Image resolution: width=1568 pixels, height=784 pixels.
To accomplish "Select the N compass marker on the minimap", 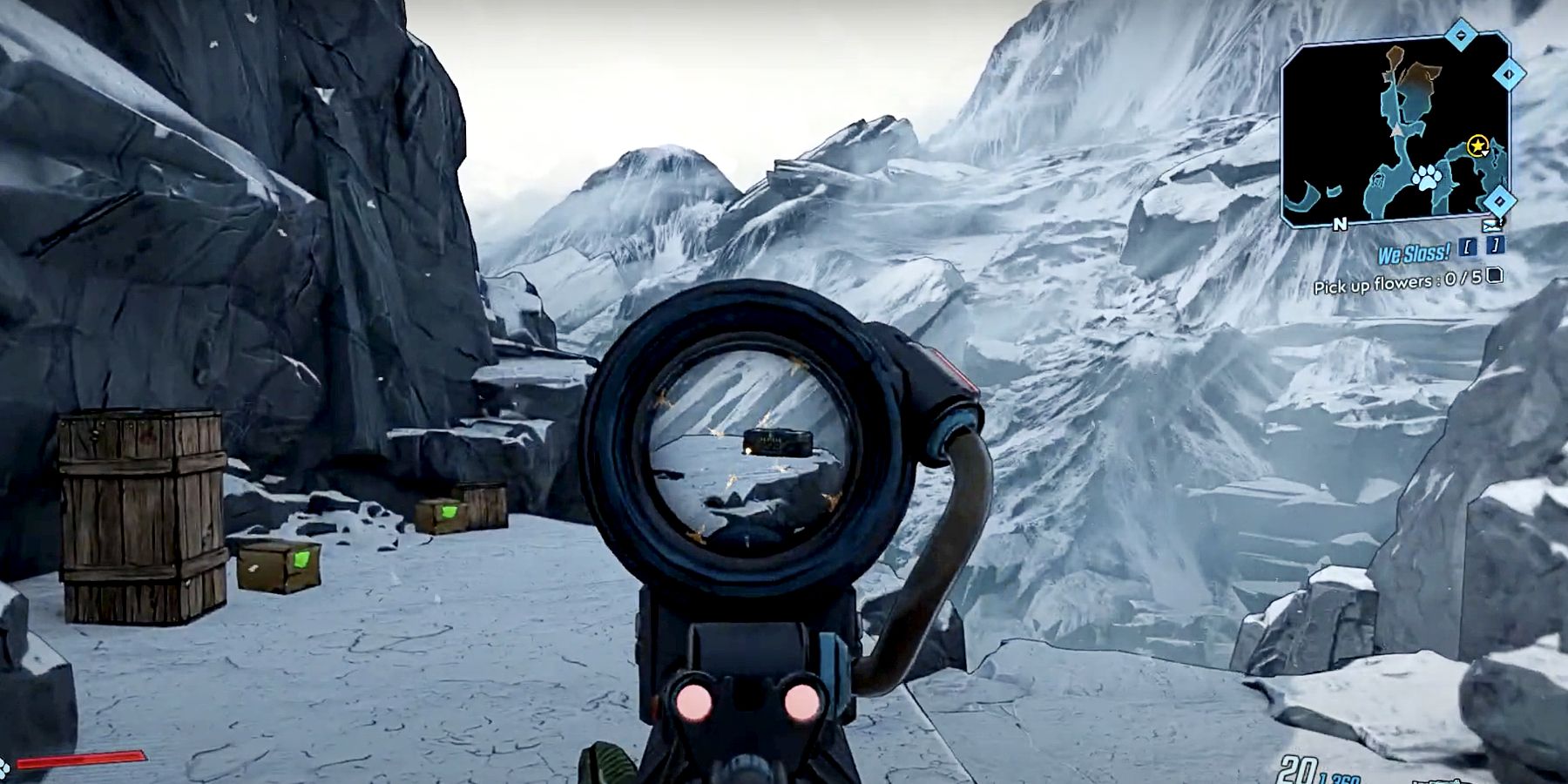I will coord(1340,224).
